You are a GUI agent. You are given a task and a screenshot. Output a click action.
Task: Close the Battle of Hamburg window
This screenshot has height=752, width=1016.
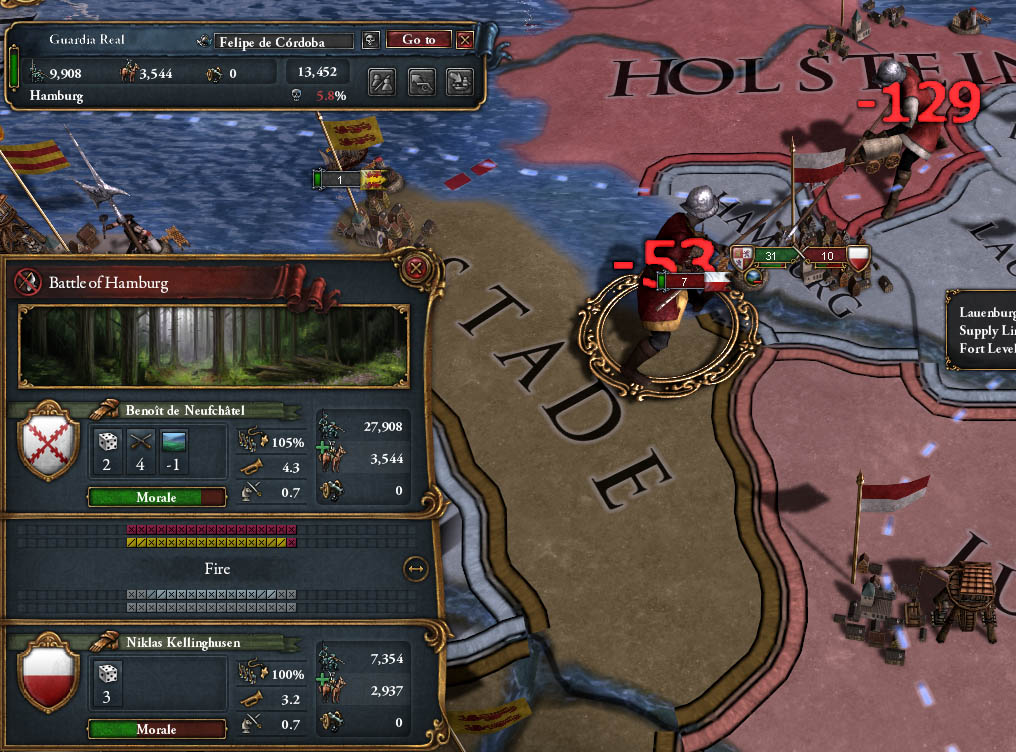(x=415, y=268)
